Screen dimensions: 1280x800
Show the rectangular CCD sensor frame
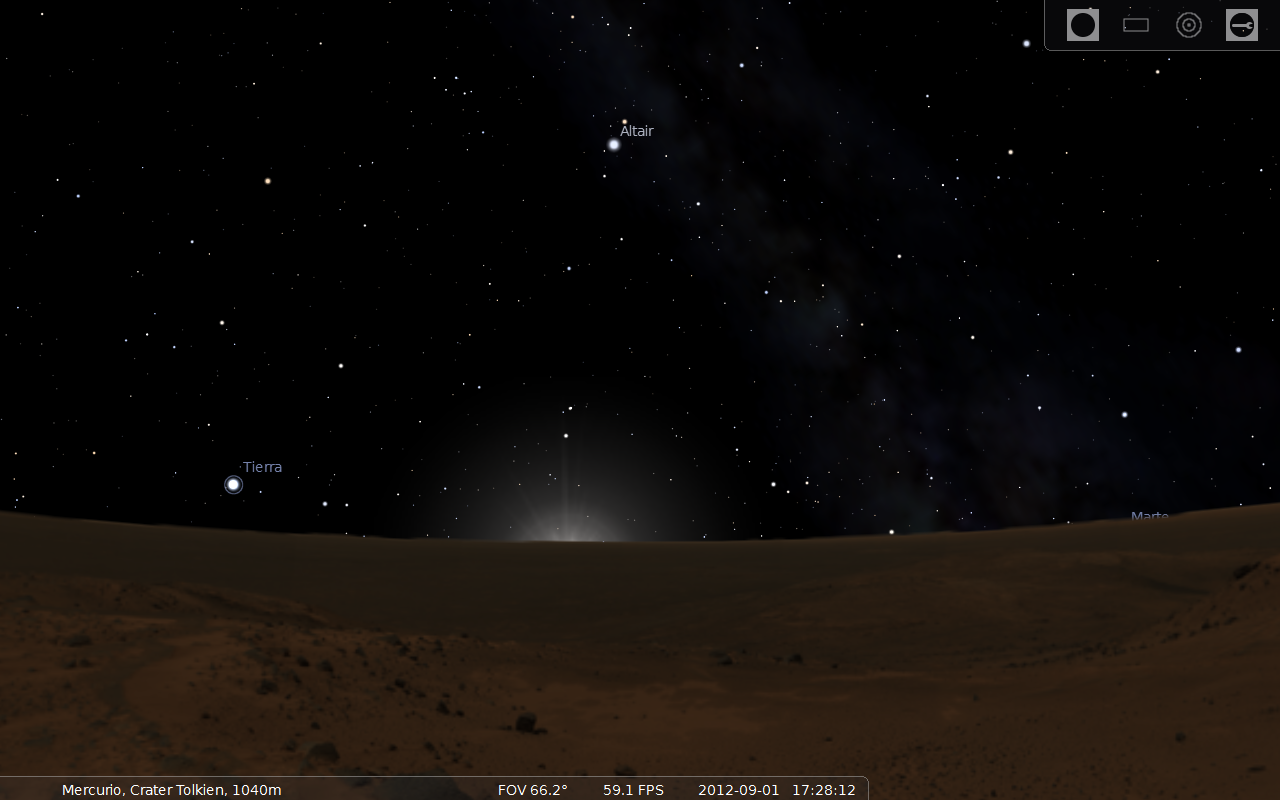click(x=1136, y=25)
